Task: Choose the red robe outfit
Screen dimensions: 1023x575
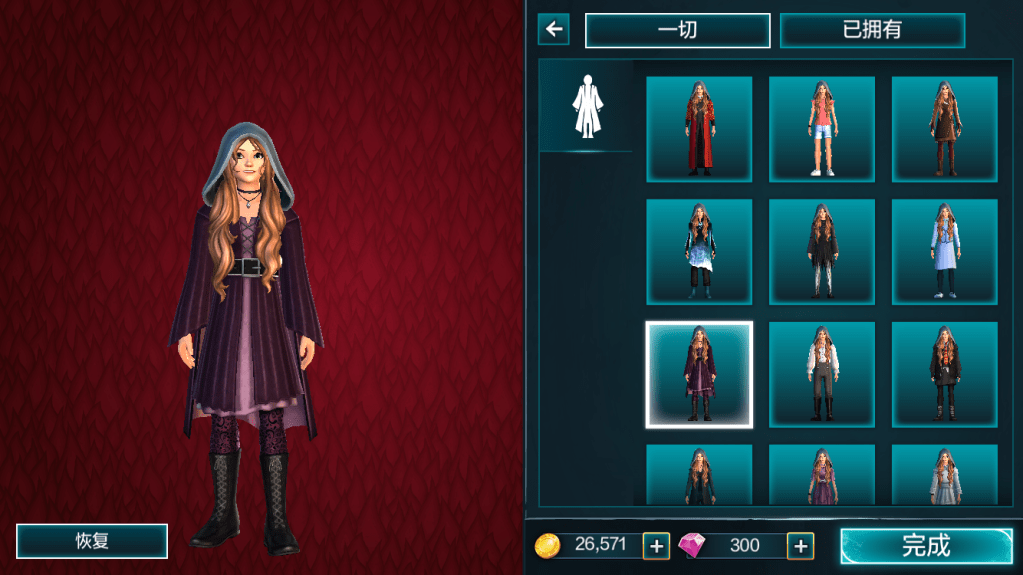Action: [699, 129]
